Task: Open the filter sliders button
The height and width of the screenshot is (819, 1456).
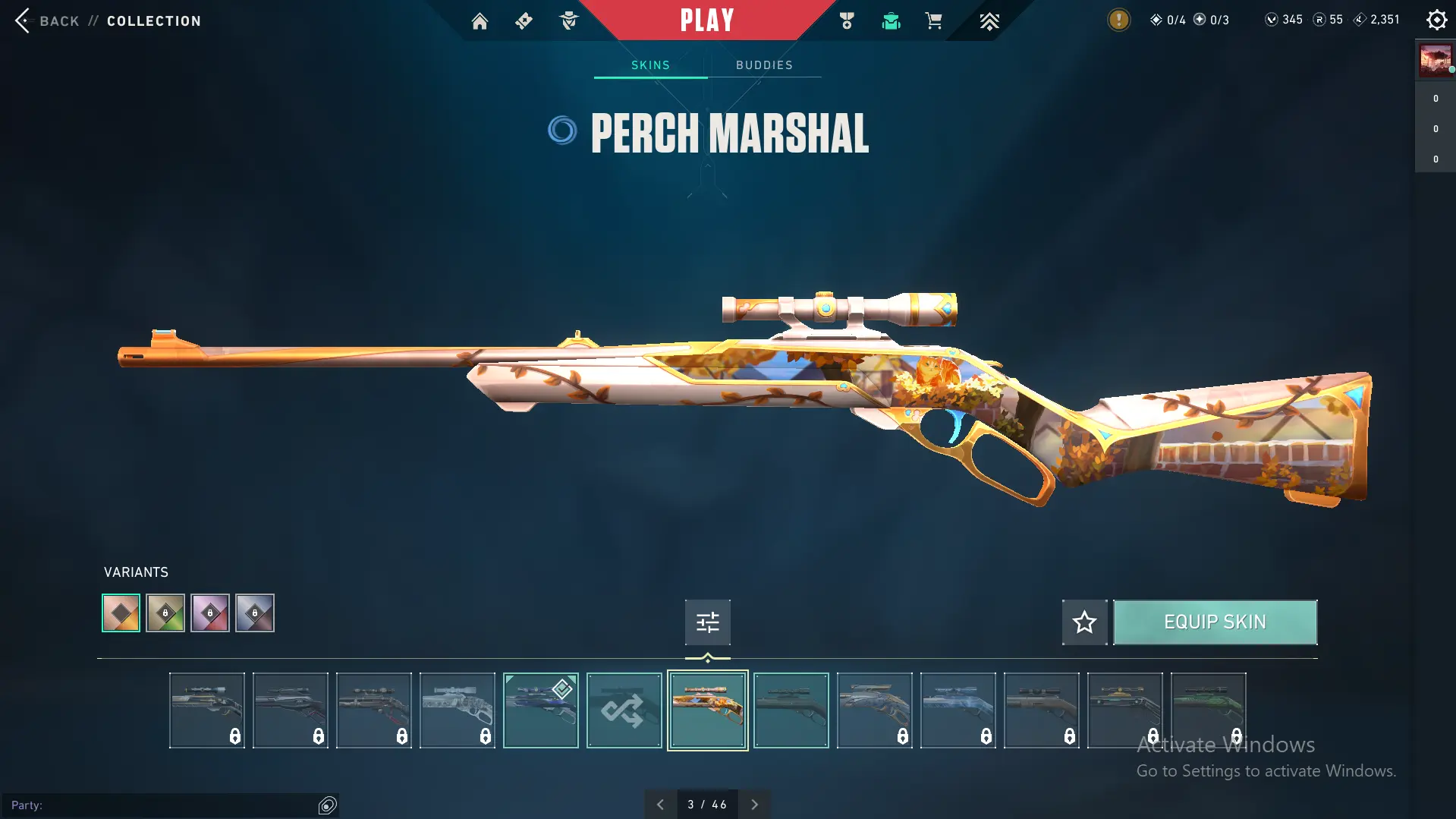Action: coord(707,622)
